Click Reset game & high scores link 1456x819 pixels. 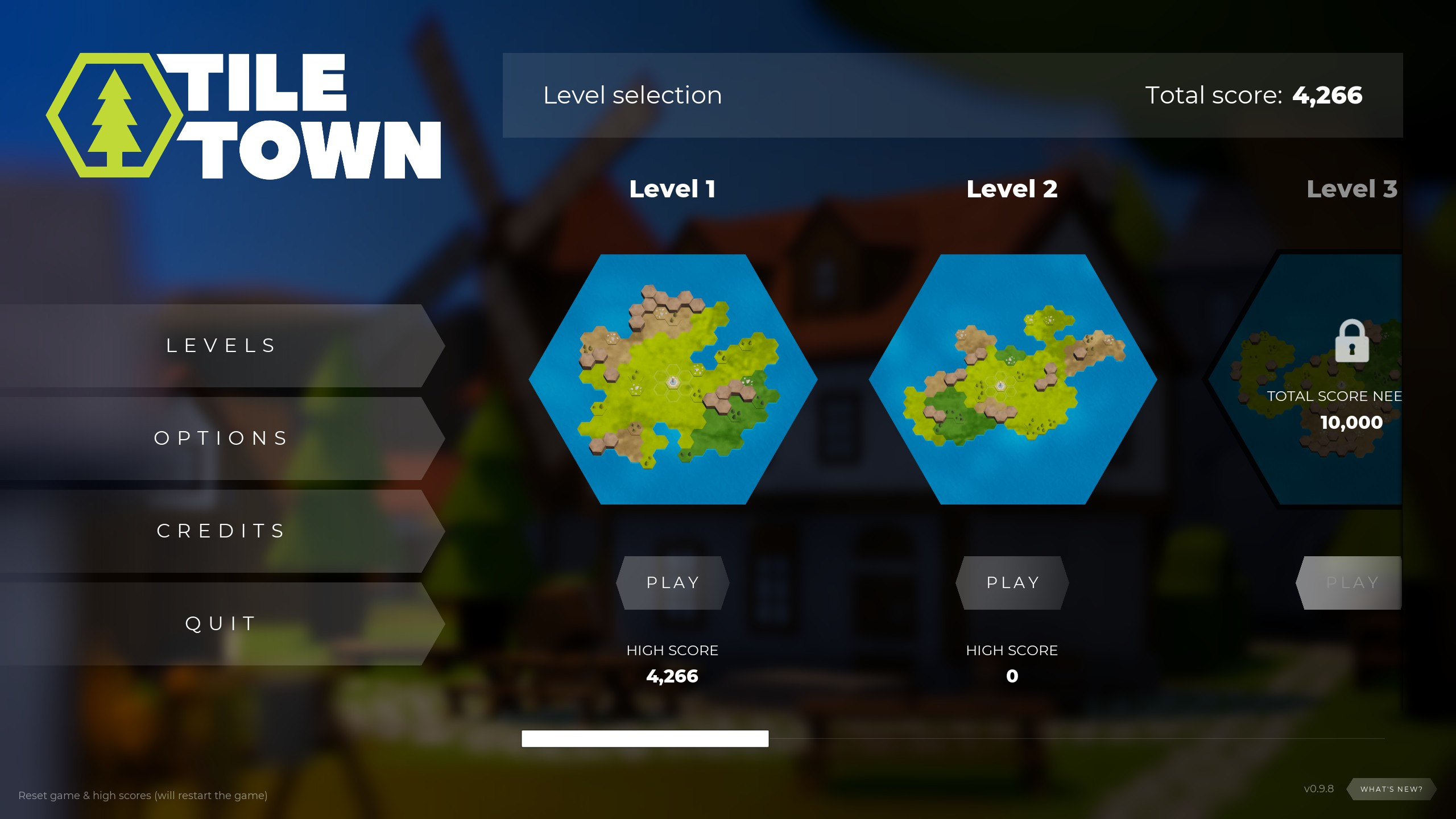(x=142, y=796)
